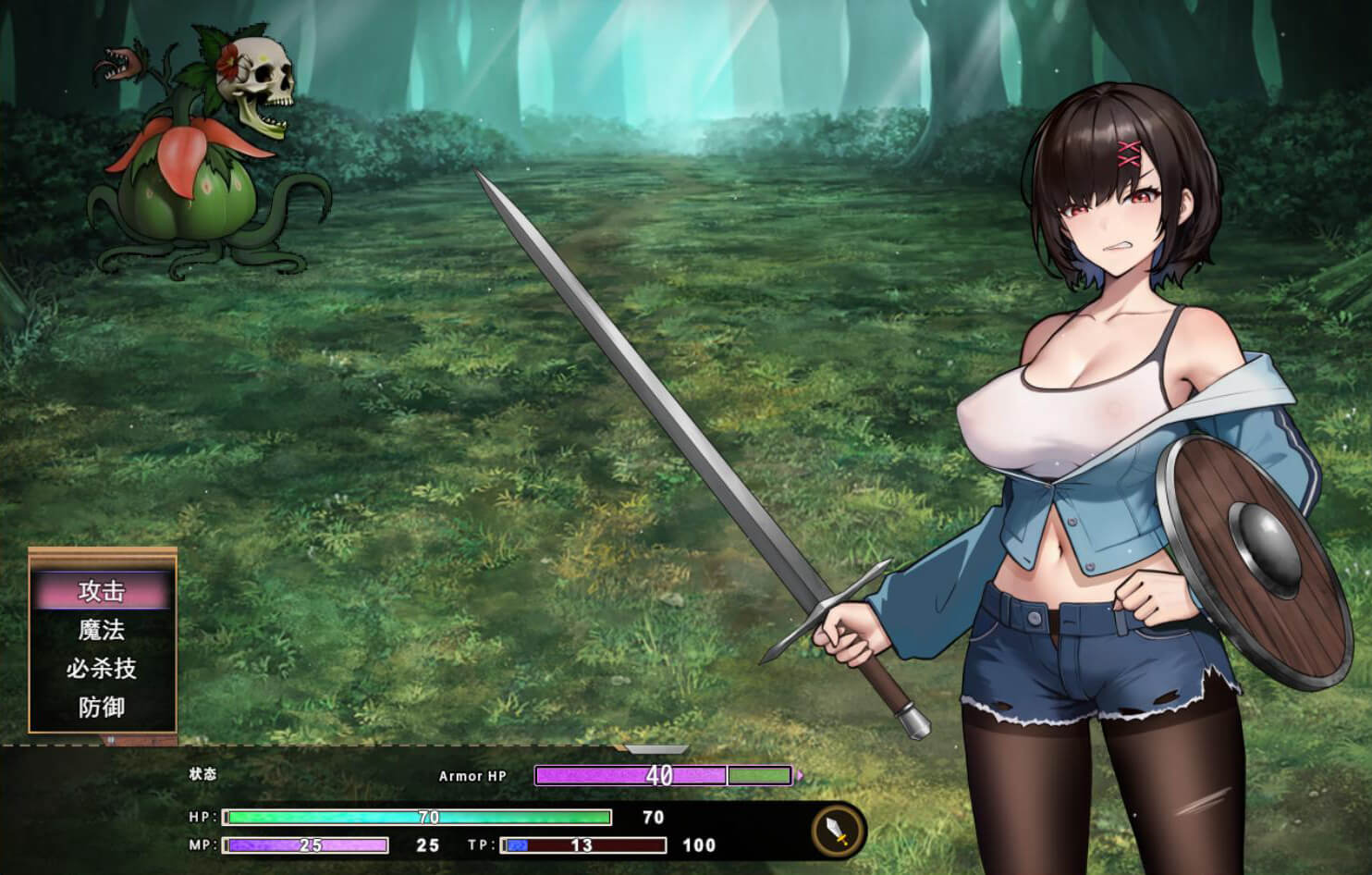Screen dimensions: 1372x875
Task: Open the 必杀技 special skills command
Action: point(102,669)
